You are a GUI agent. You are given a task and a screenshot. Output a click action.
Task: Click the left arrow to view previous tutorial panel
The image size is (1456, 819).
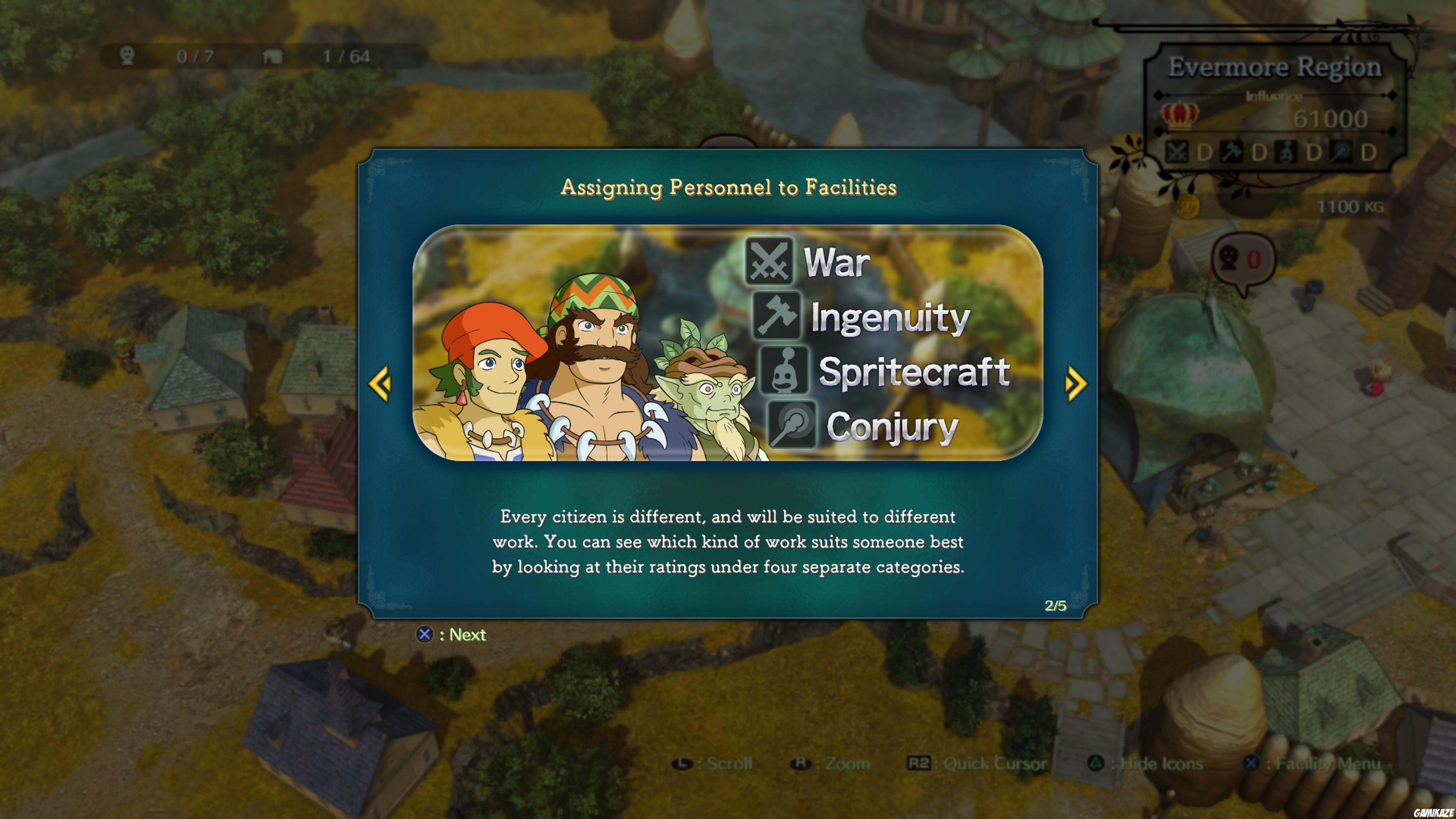[380, 384]
